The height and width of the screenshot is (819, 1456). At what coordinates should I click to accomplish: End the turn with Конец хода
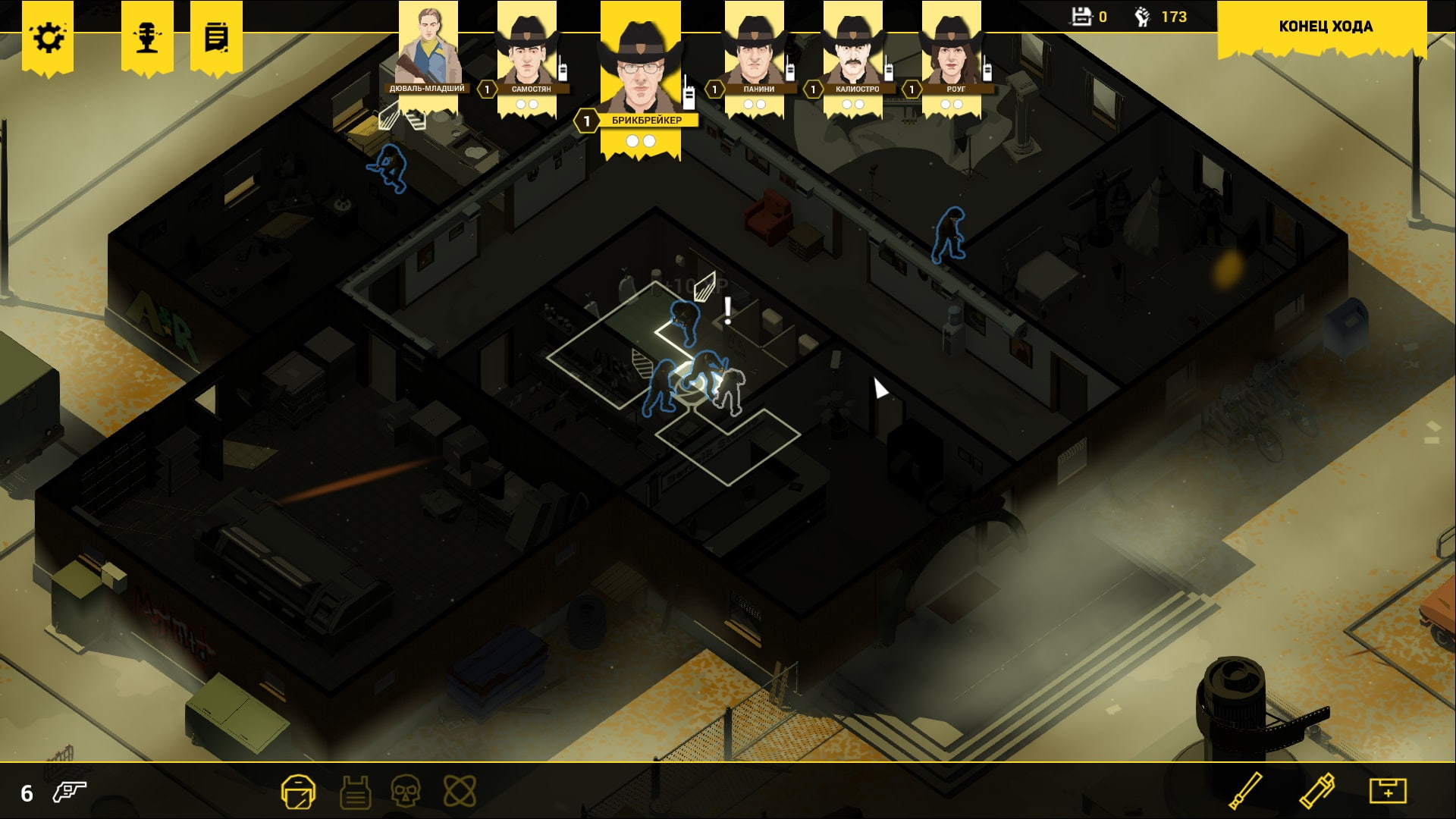[1325, 27]
